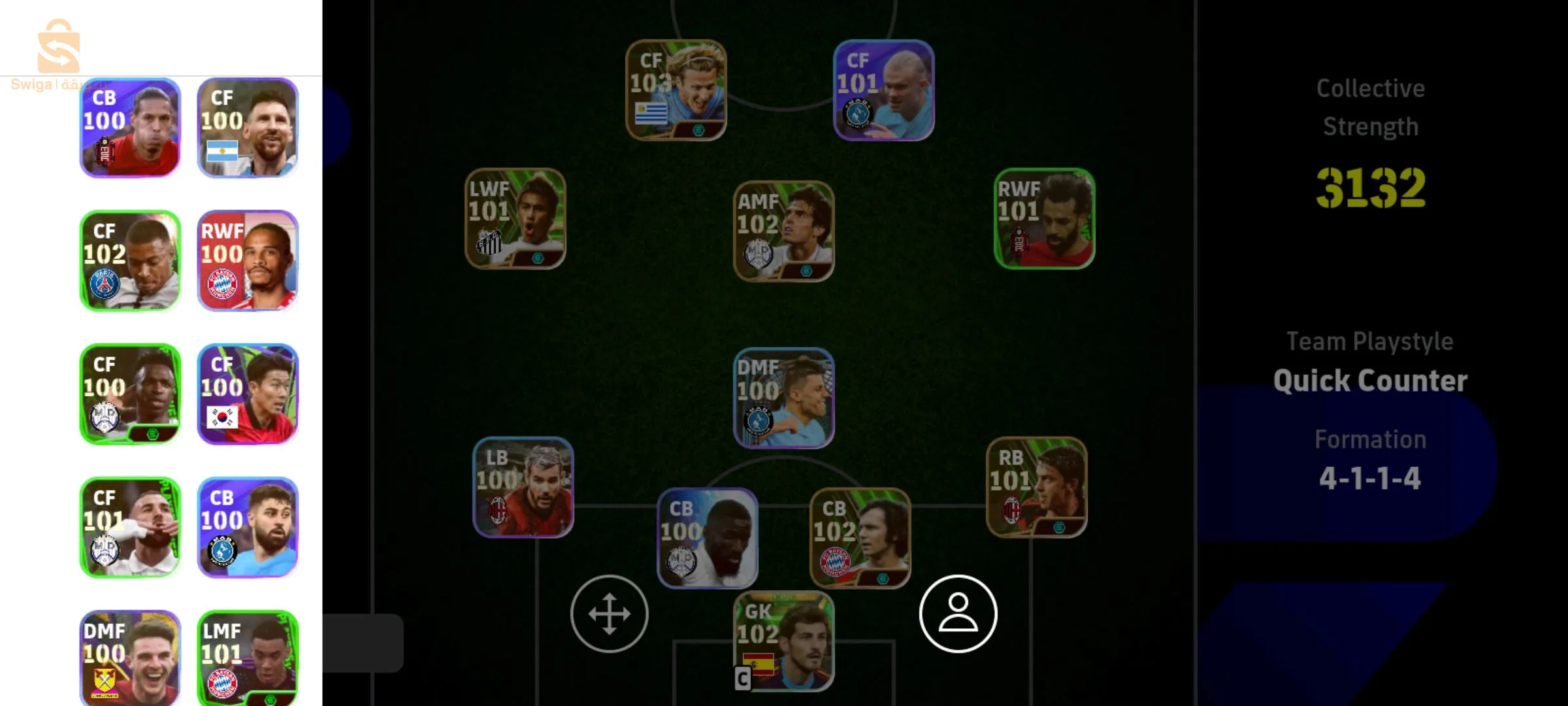The height and width of the screenshot is (706, 1568).
Task: Select the RWF 100 Bayern bench card
Action: [248, 260]
